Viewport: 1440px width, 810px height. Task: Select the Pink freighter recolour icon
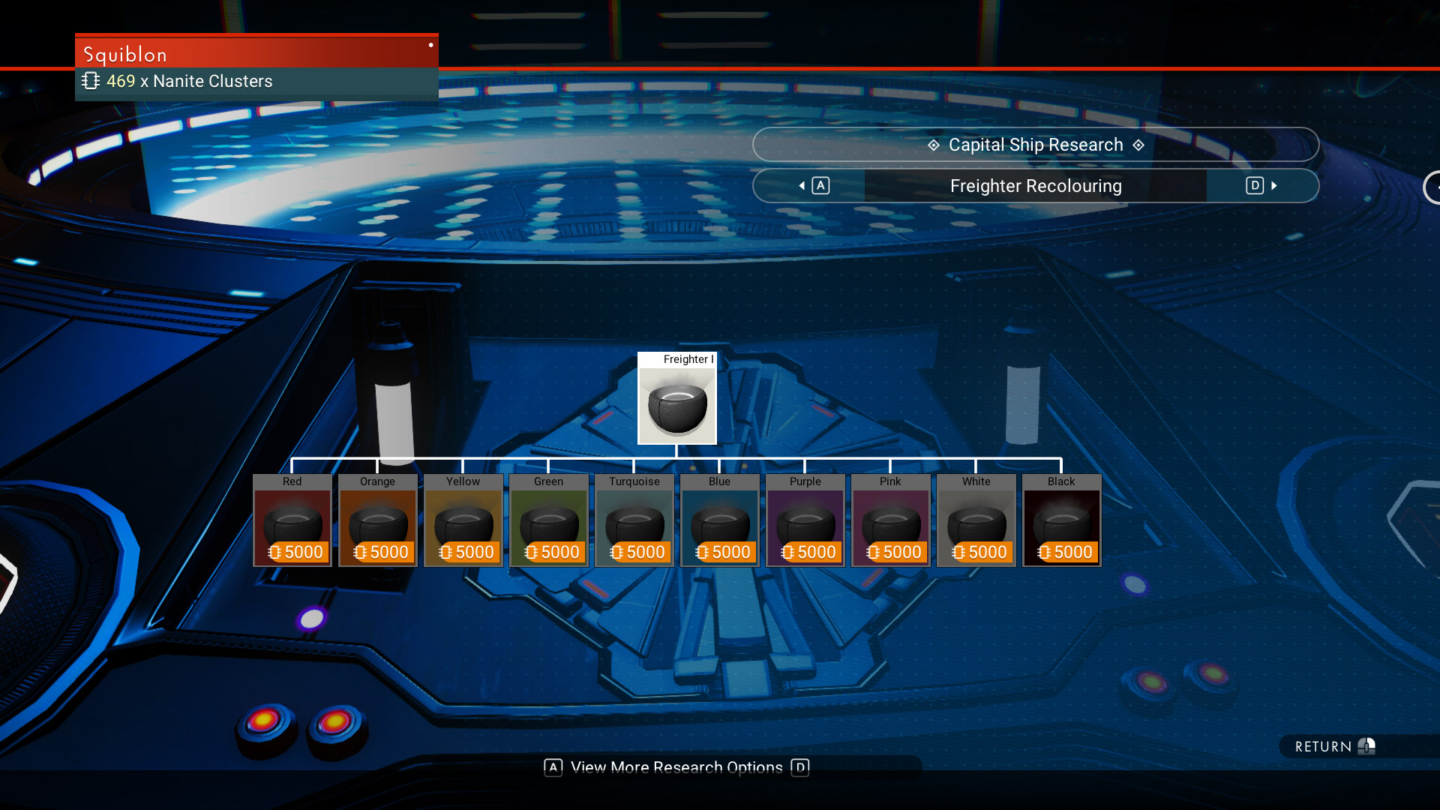(x=890, y=518)
